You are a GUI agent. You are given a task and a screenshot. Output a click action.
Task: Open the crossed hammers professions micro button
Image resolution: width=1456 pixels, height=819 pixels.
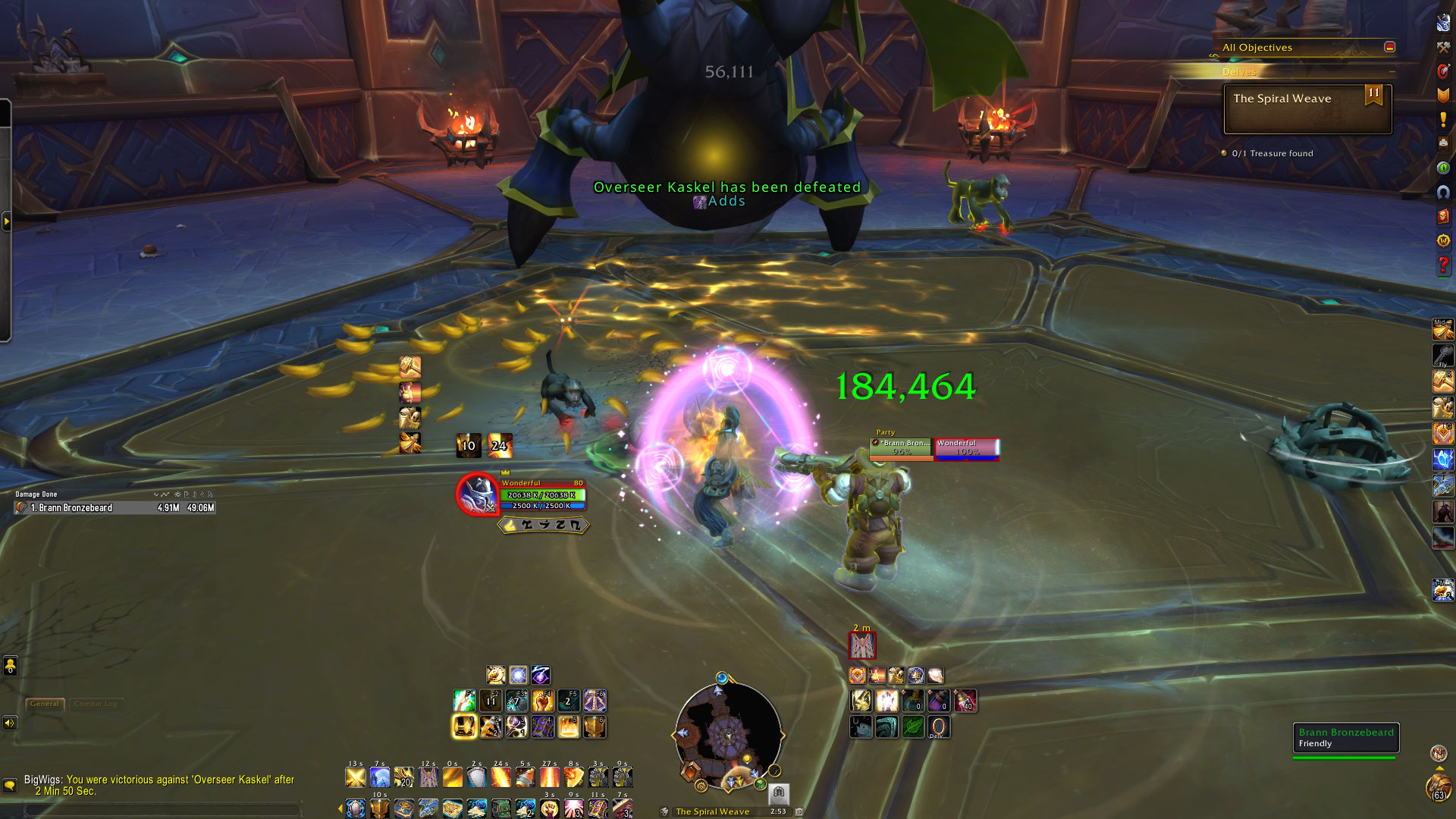click(x=1443, y=47)
